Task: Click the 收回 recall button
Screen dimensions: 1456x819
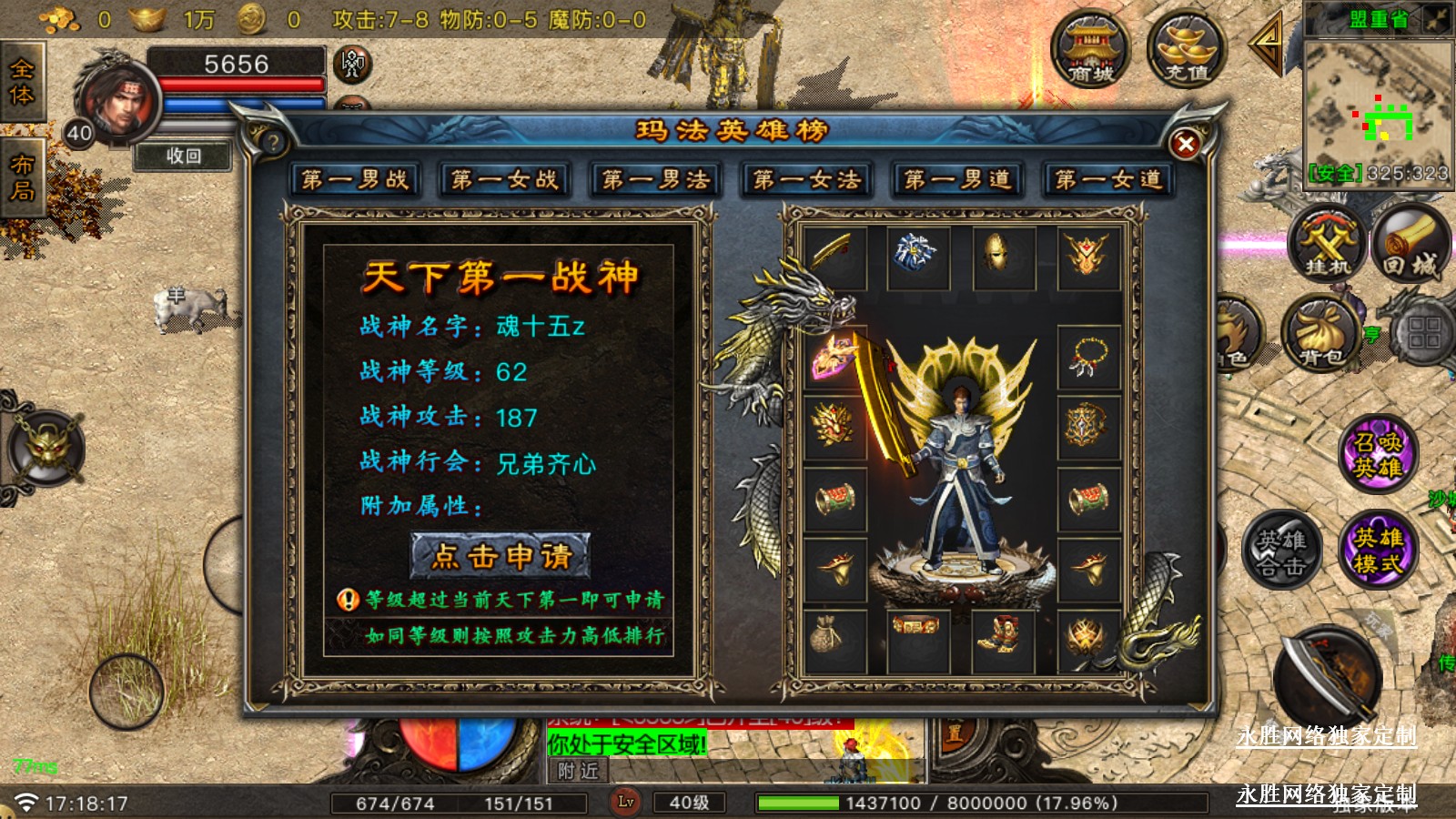Action: 183,156
